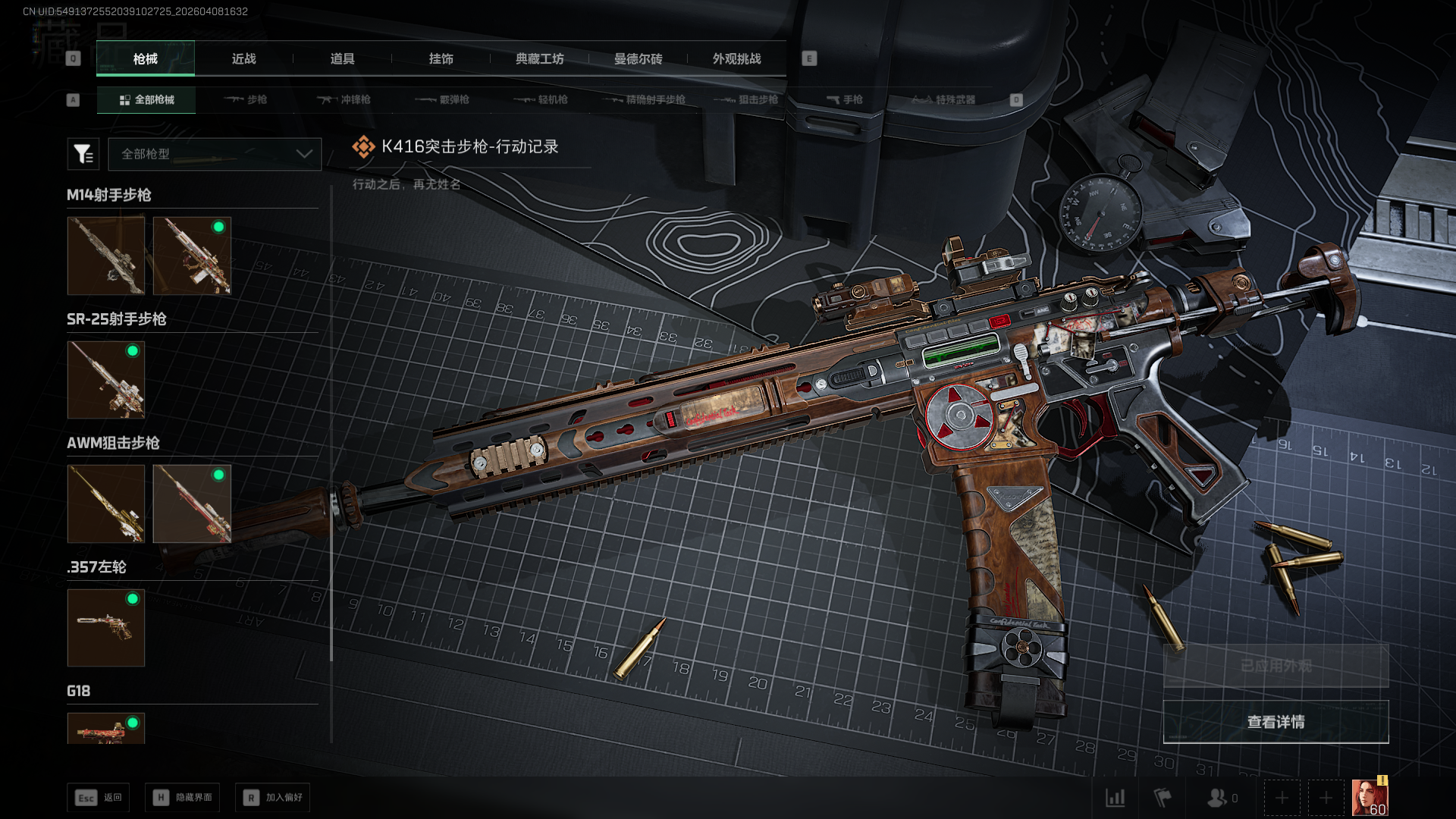Open the bar chart statistics icon
The height and width of the screenshot is (819, 1456).
tap(1115, 798)
